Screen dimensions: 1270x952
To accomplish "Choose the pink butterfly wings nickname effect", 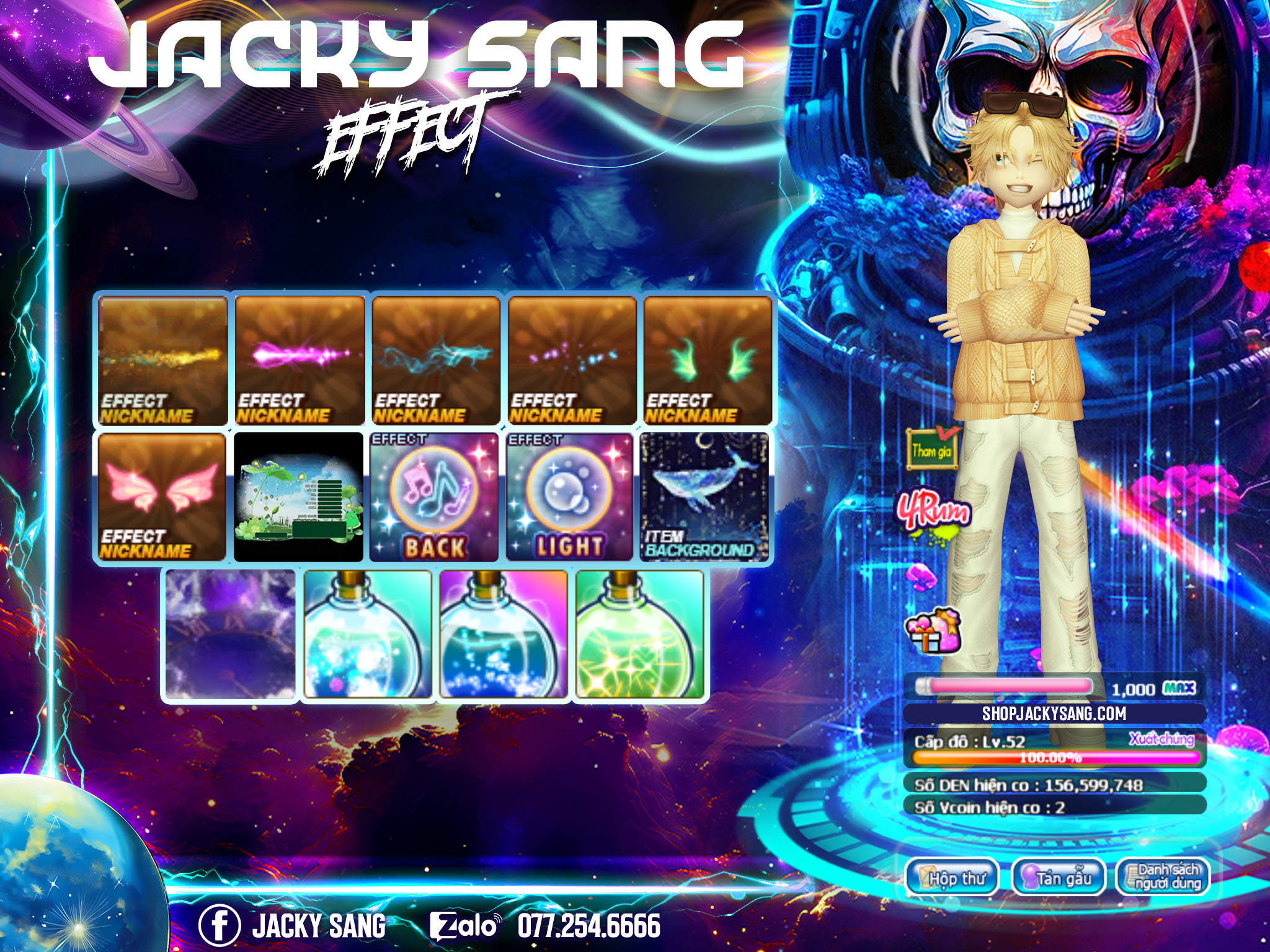I will coord(162,497).
